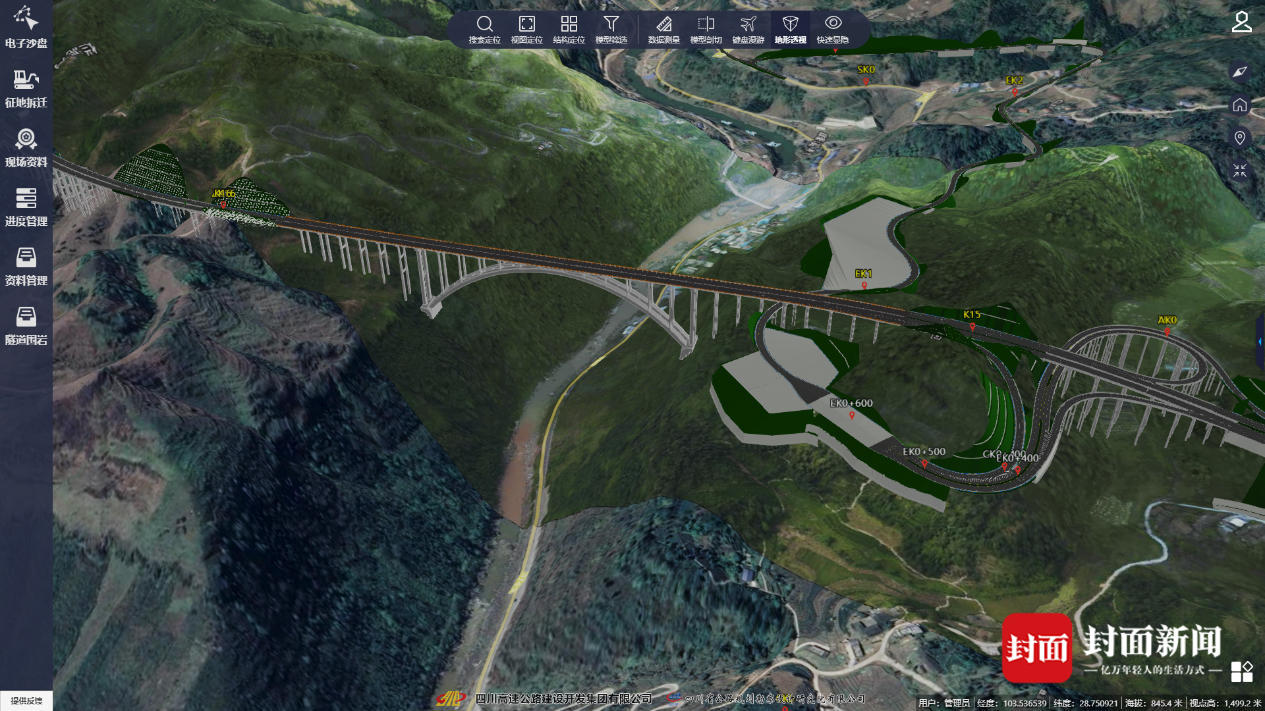Select 征地拆迁 in the left sidebar
Viewport: 1265px width, 711px height.
click(26, 87)
